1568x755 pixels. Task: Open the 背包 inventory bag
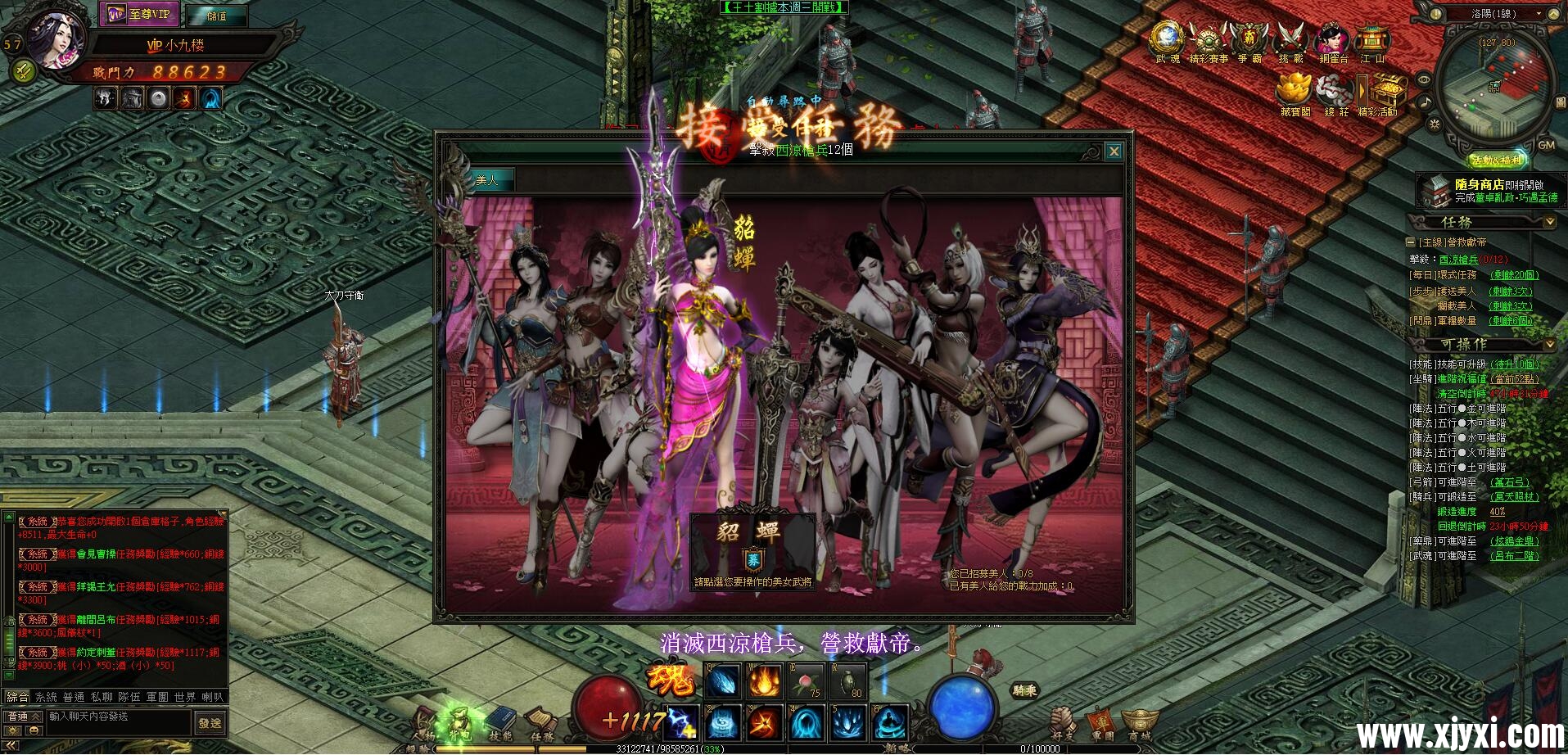pos(459,722)
